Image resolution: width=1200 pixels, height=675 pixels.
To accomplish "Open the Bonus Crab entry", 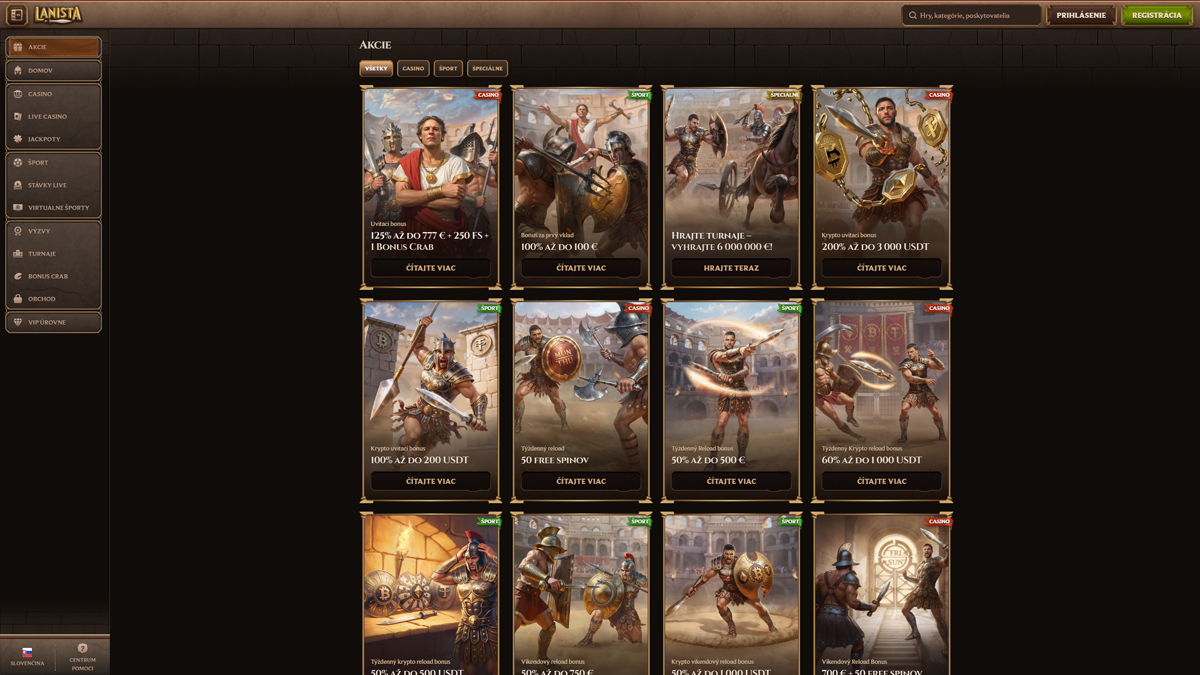I will [x=53, y=276].
